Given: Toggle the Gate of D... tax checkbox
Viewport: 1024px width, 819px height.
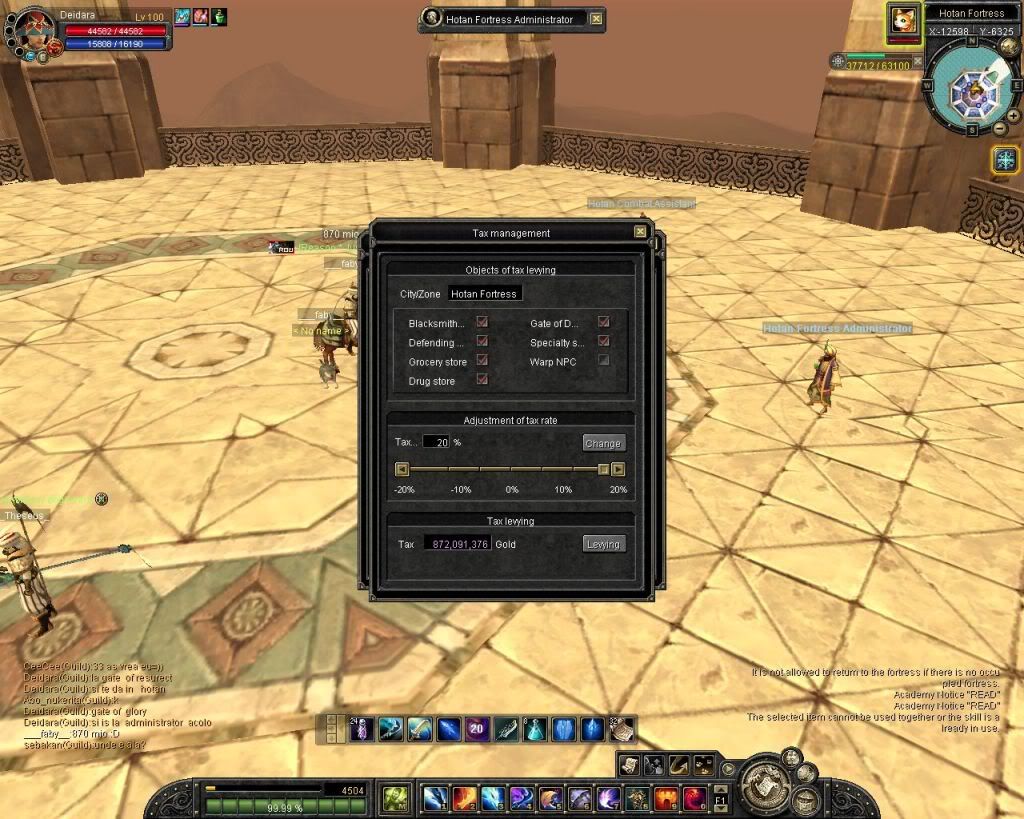Looking at the screenshot, I should pos(603,322).
